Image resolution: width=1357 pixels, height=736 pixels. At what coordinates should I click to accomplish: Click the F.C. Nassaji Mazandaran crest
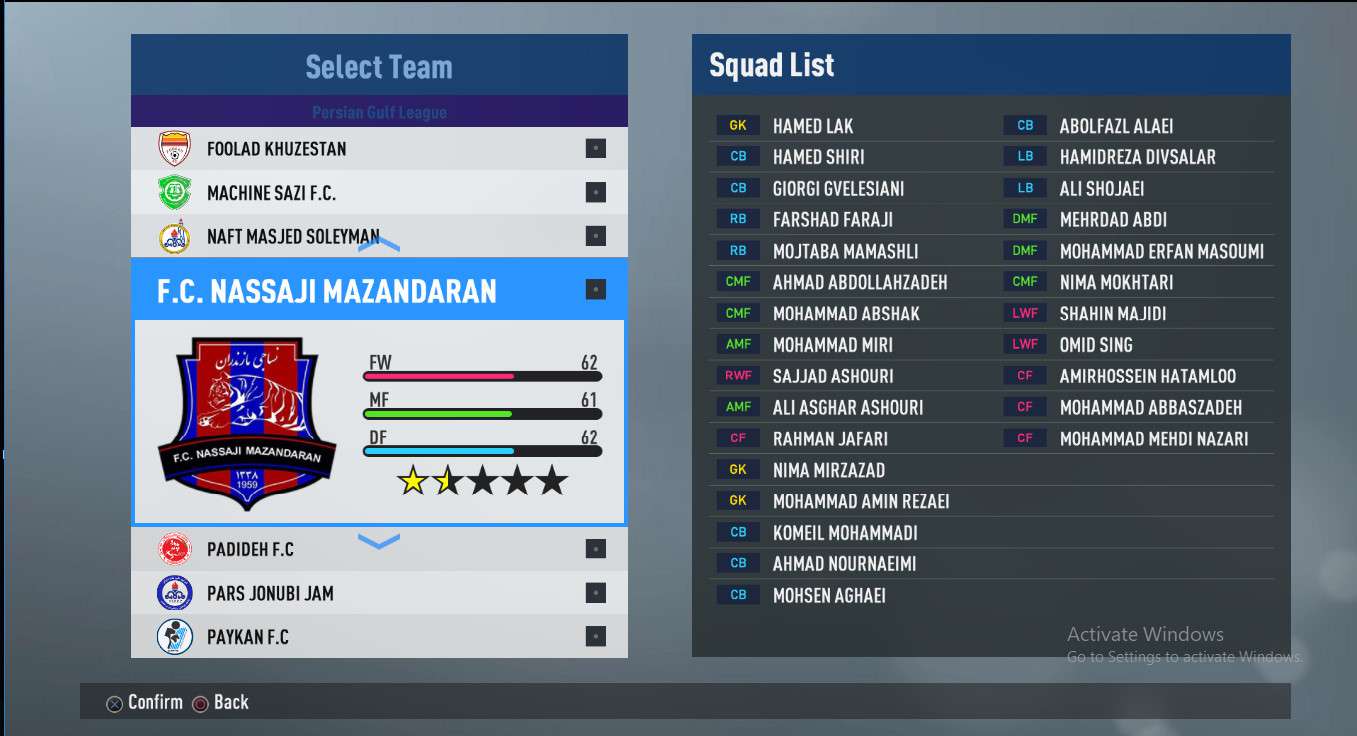pyautogui.click(x=247, y=422)
